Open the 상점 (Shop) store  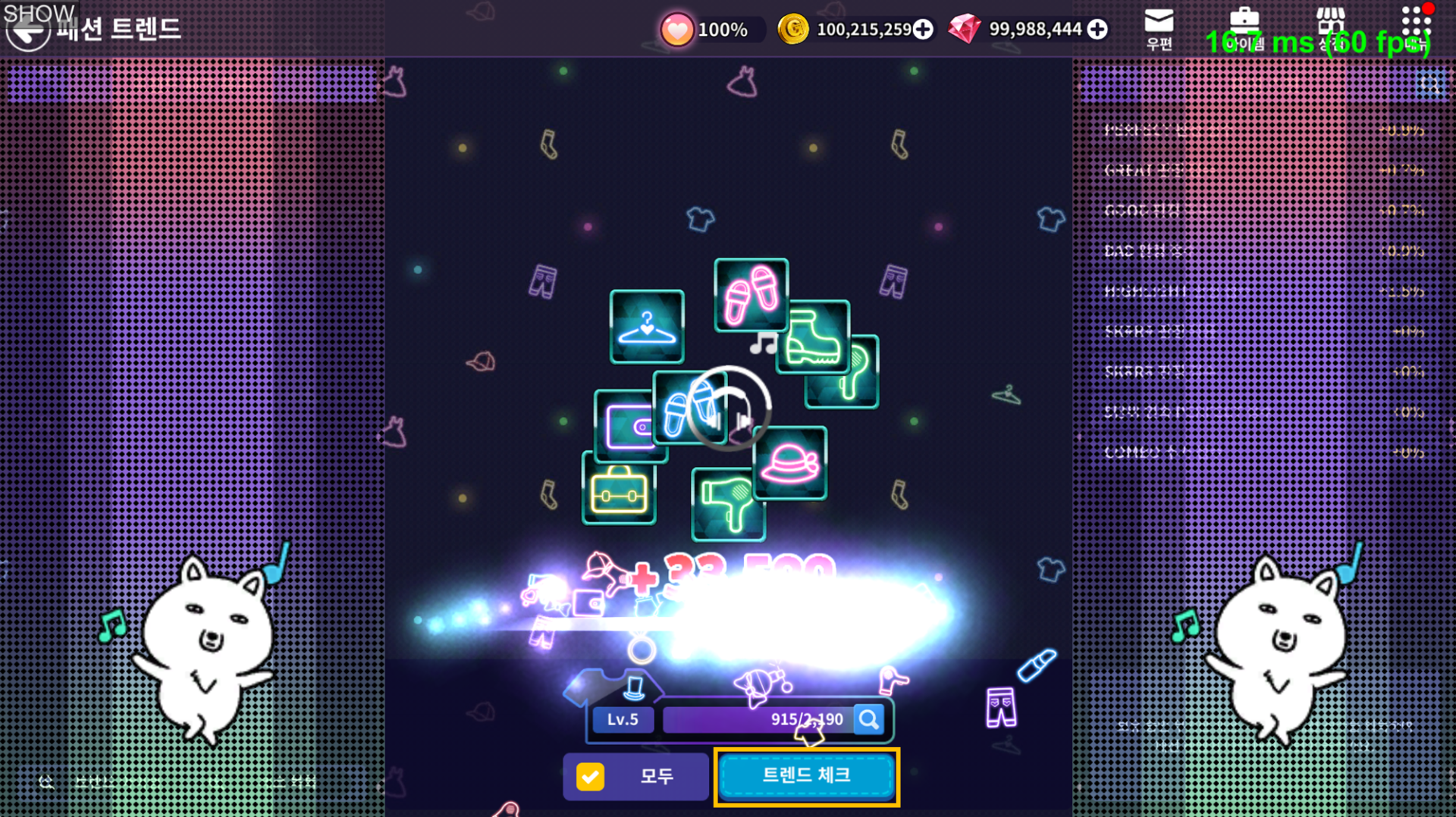click(1330, 29)
